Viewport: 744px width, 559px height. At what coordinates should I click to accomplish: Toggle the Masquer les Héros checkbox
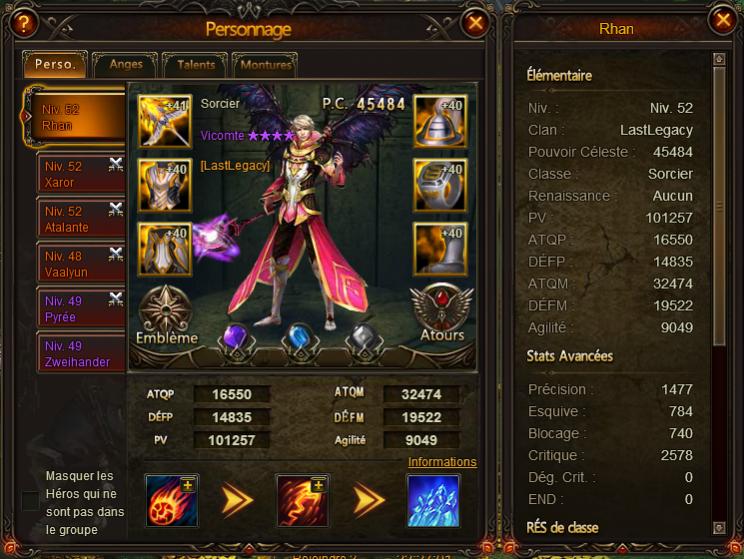click(x=31, y=501)
